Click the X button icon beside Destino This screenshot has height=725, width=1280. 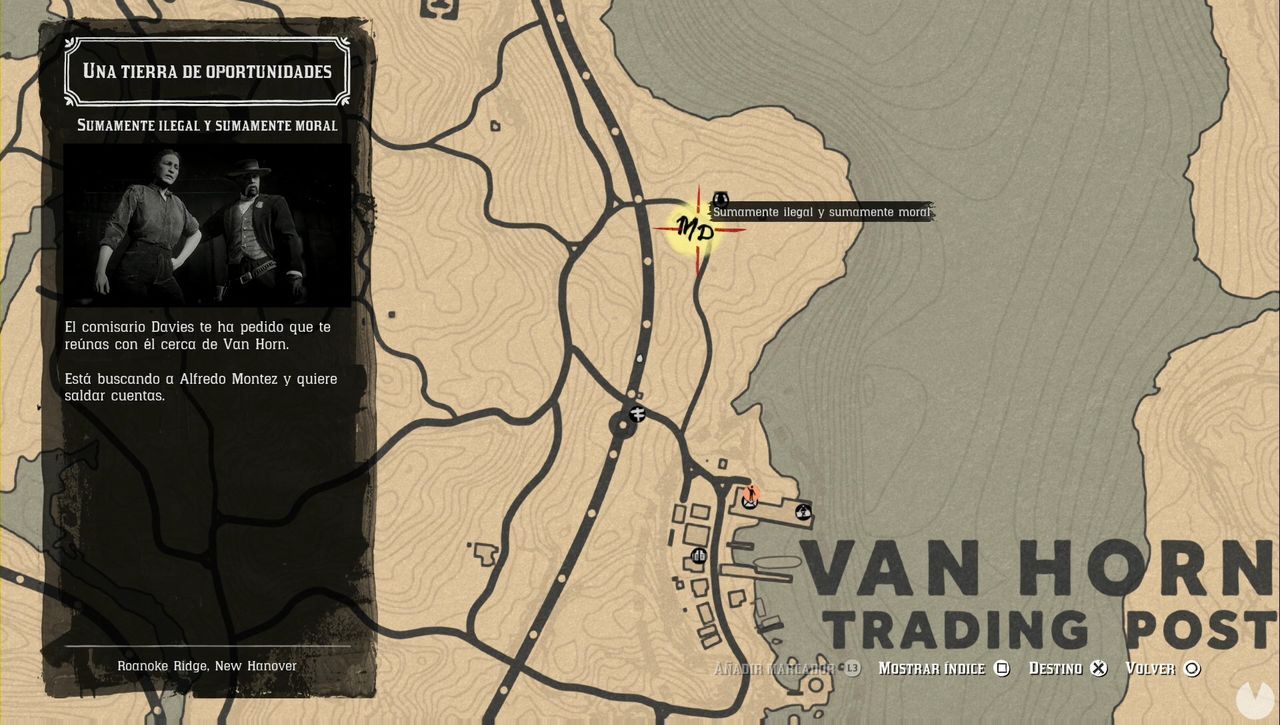point(1098,668)
